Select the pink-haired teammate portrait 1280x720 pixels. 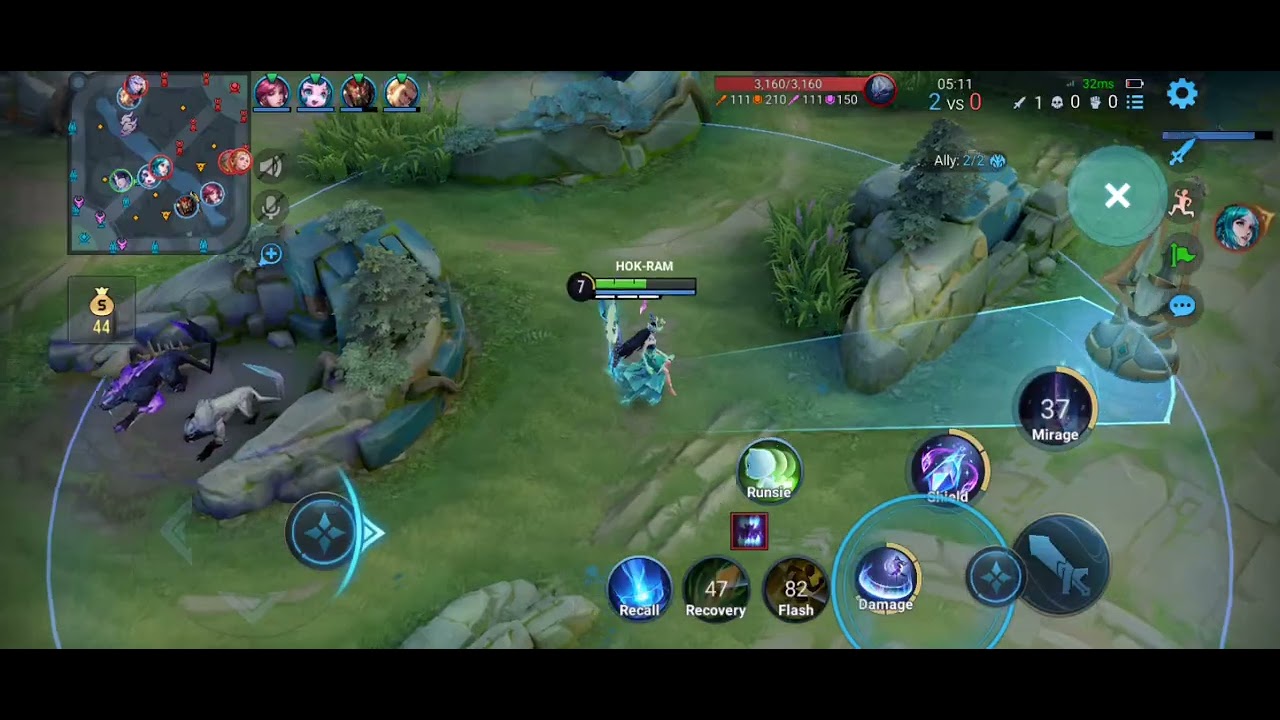[x=271, y=92]
